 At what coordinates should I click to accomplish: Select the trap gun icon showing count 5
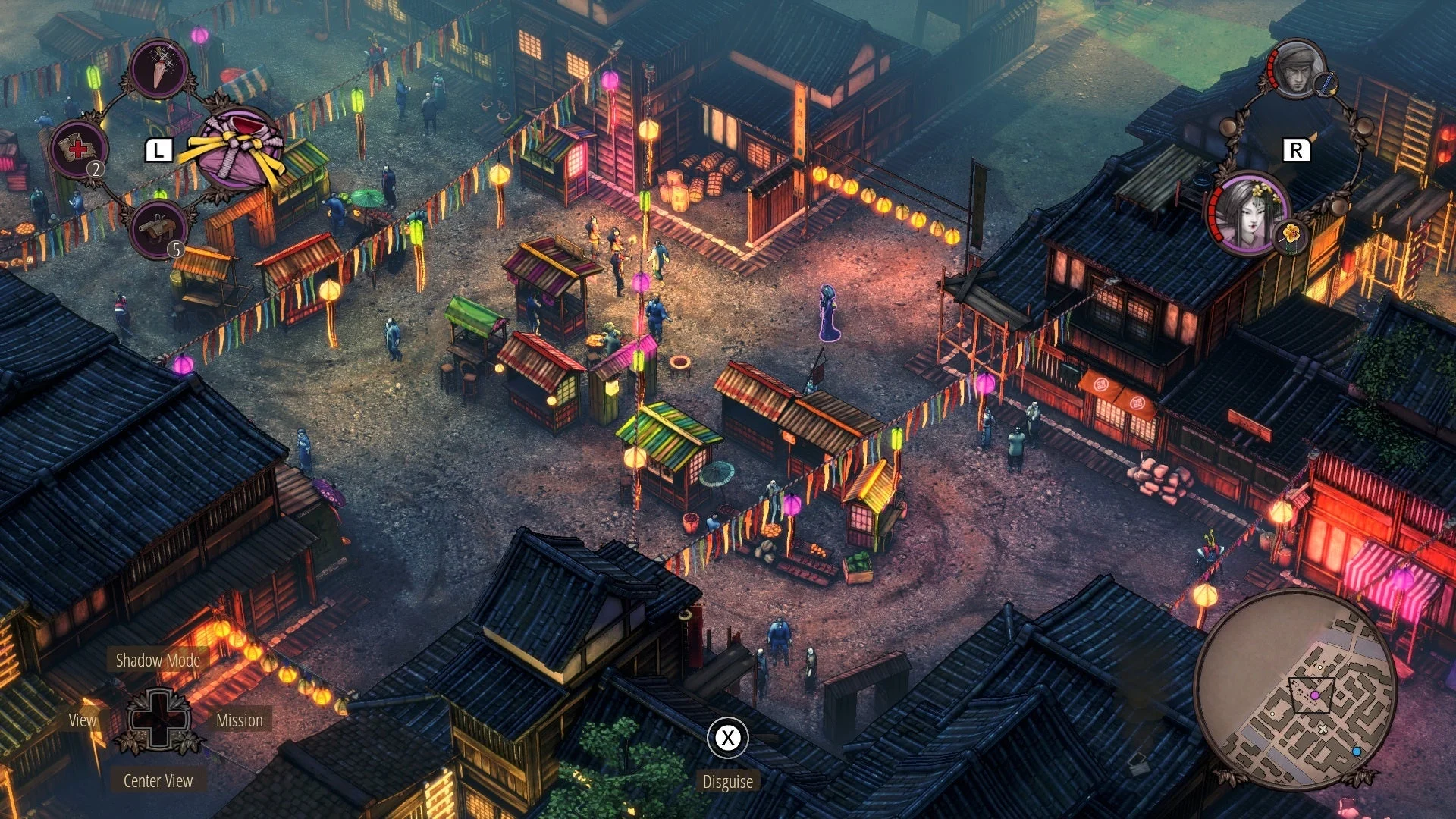pyautogui.click(x=159, y=227)
